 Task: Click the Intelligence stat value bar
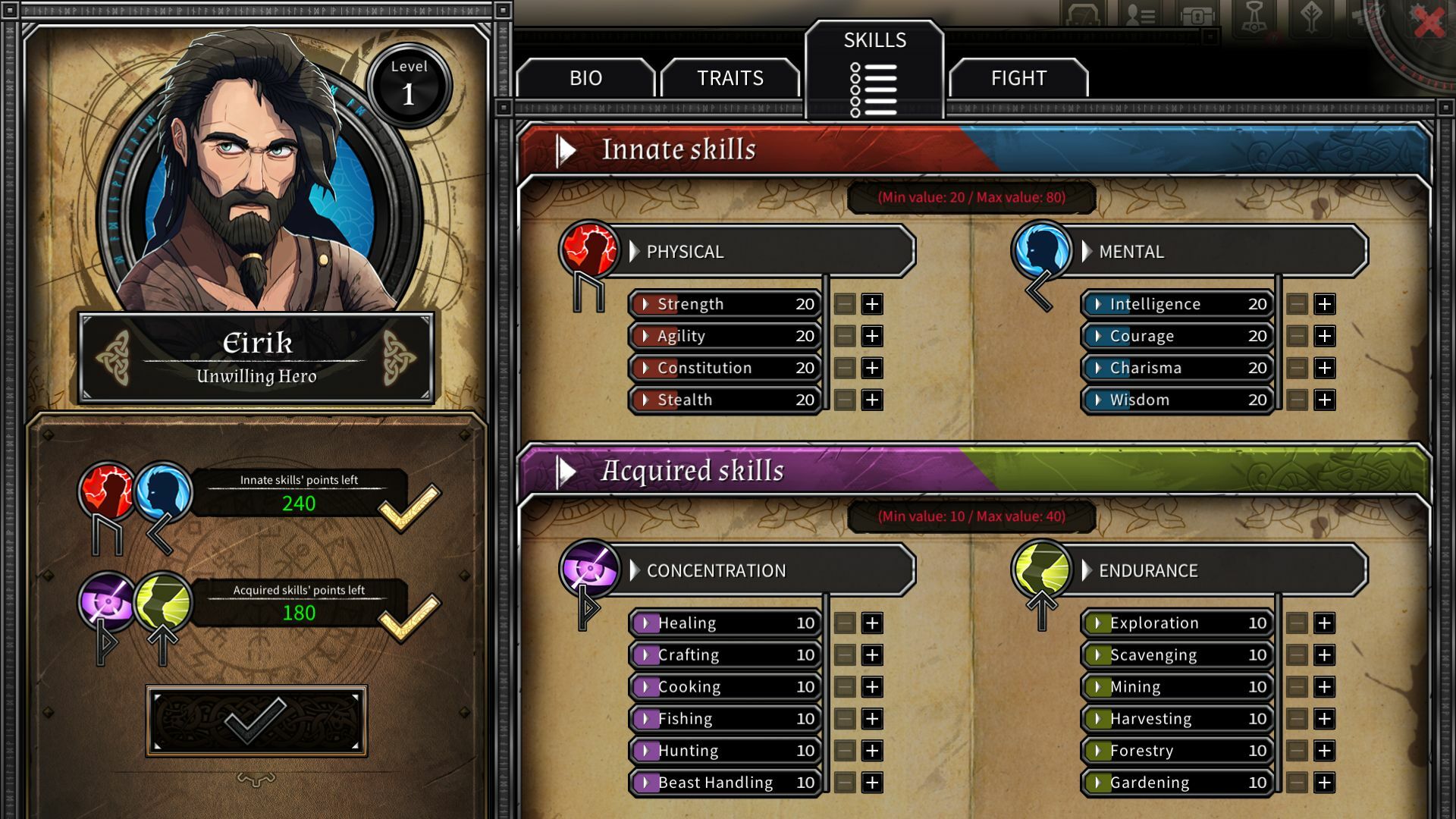[x=1175, y=303]
